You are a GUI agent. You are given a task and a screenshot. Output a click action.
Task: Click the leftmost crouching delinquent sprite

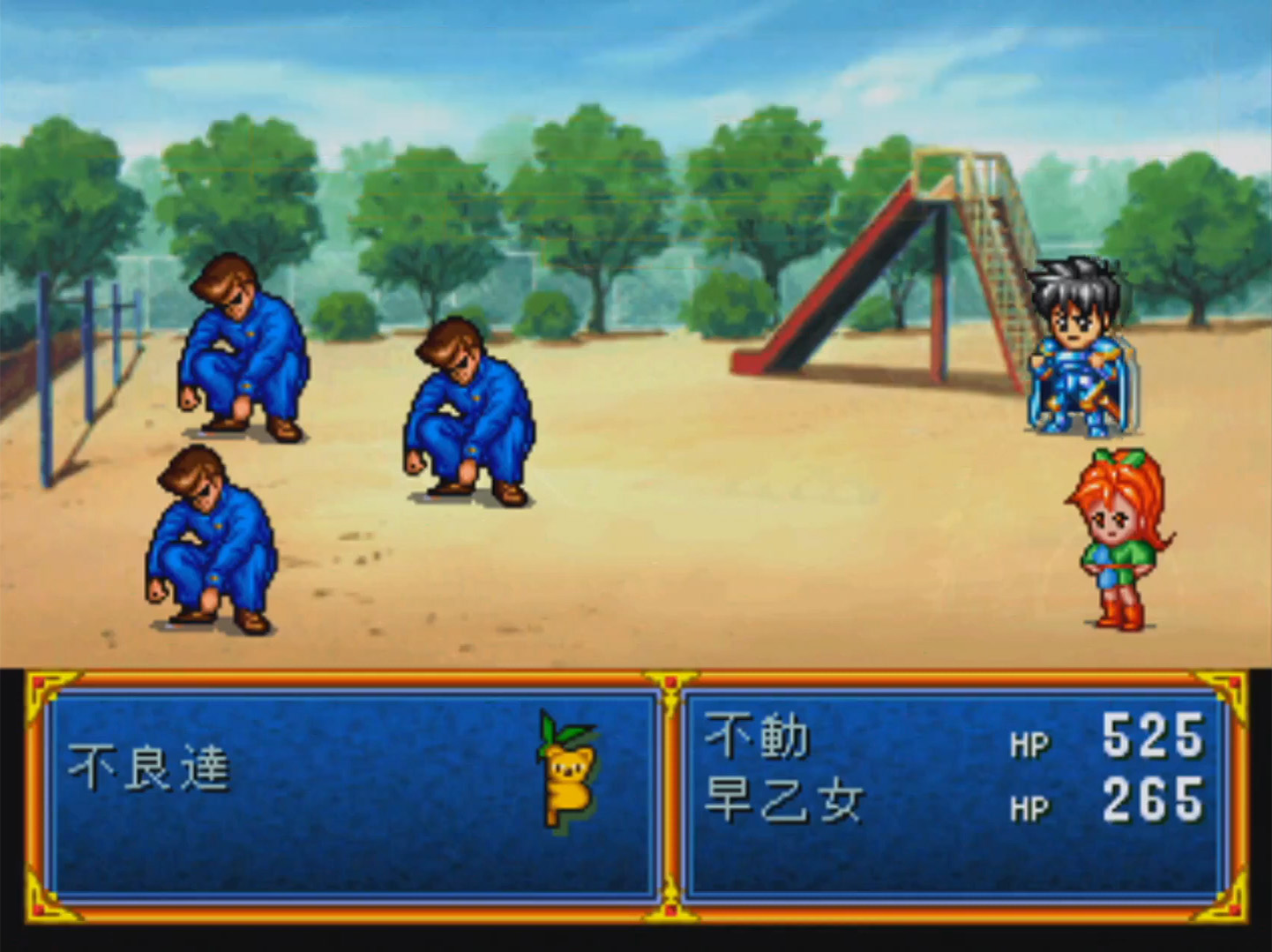212,538
